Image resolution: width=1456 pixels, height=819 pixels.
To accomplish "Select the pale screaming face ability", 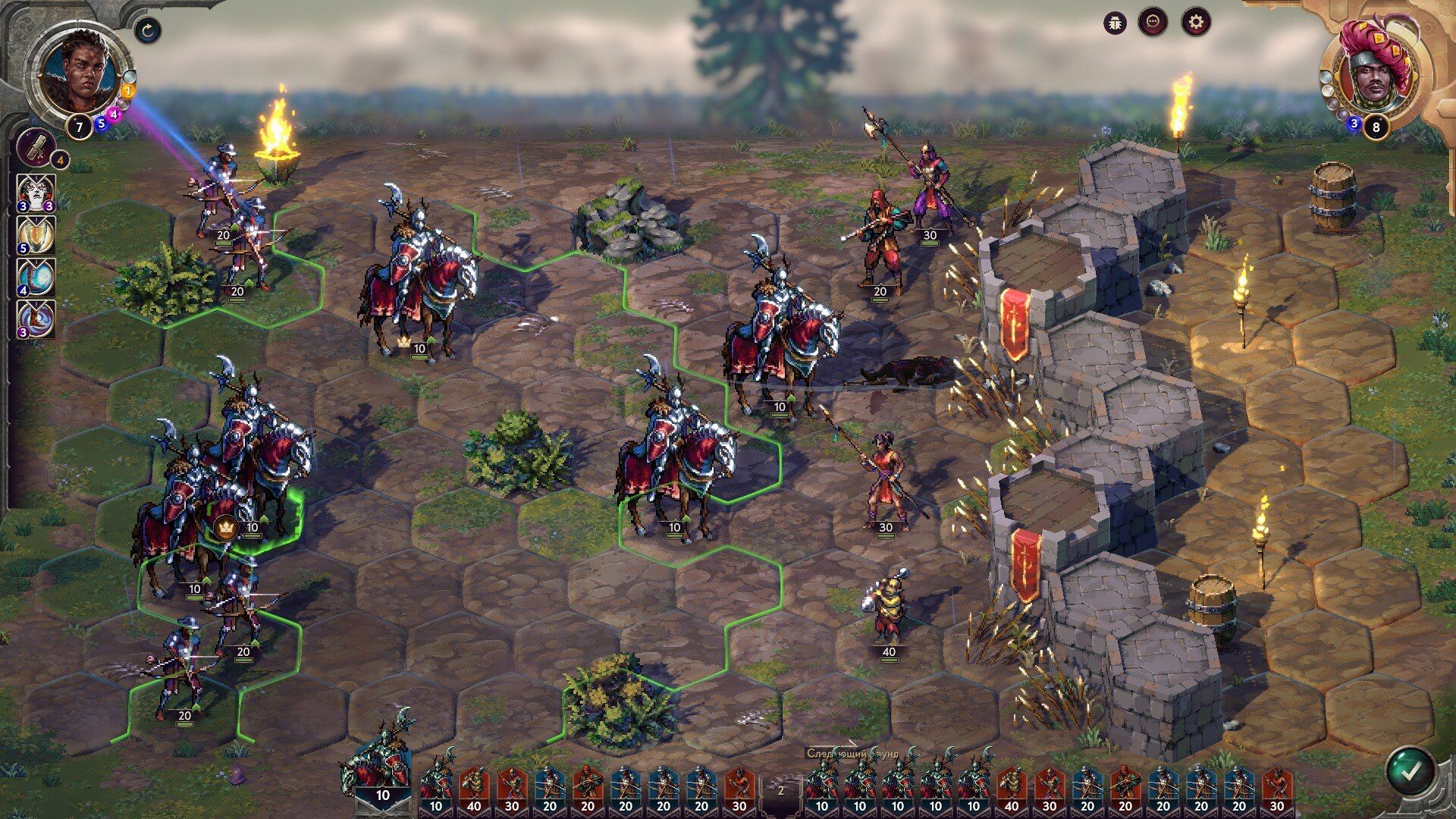I will [x=36, y=193].
